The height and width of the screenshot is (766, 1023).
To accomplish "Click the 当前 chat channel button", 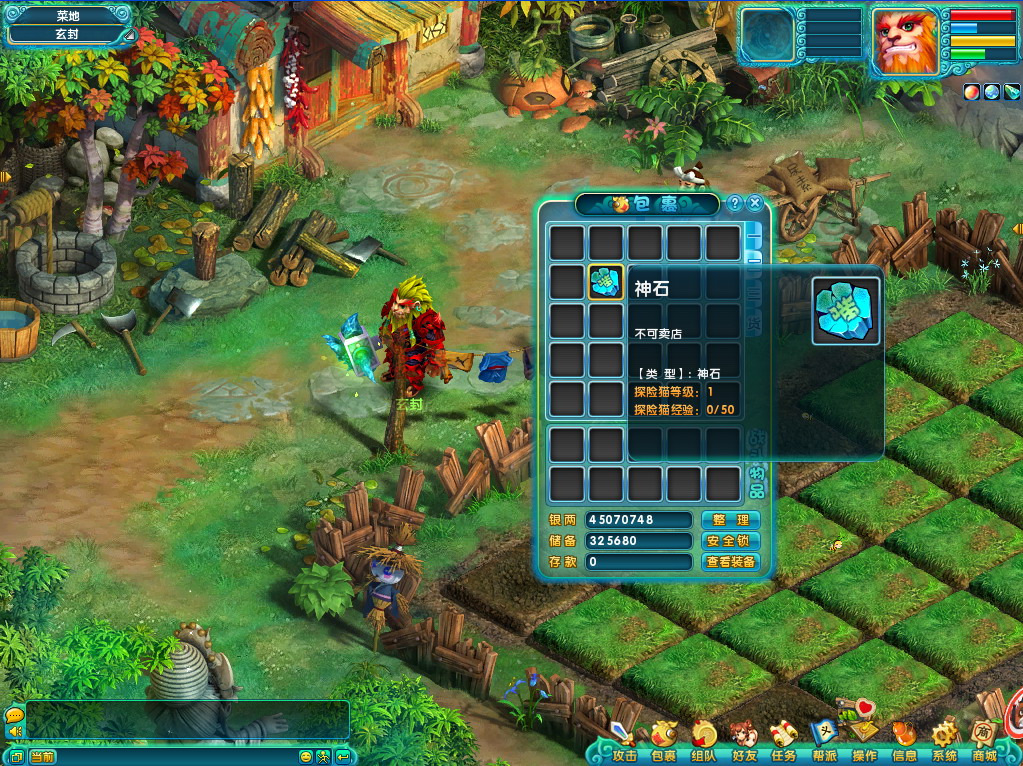I will (x=42, y=757).
